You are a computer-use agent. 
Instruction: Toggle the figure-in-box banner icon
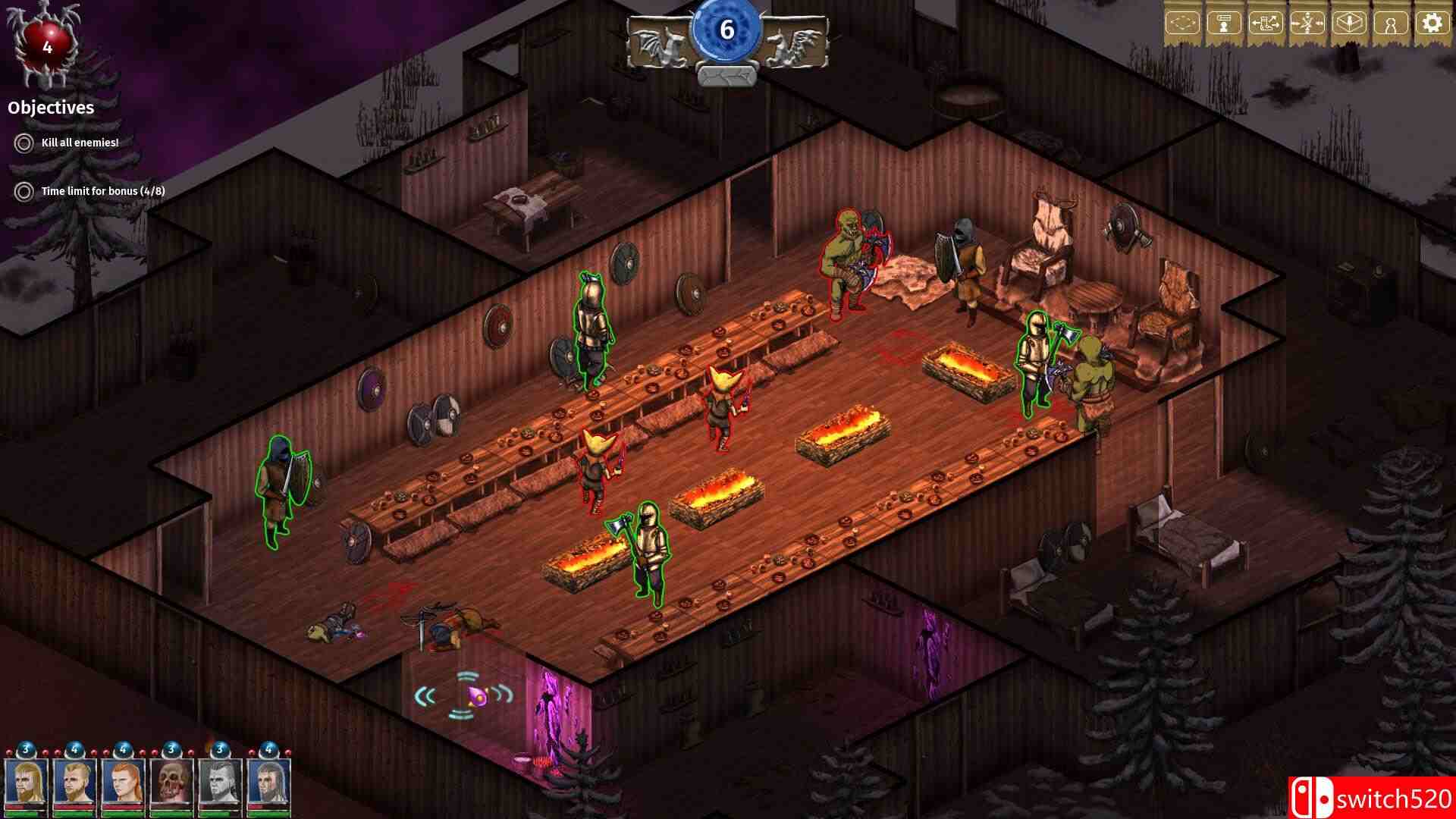(1349, 24)
